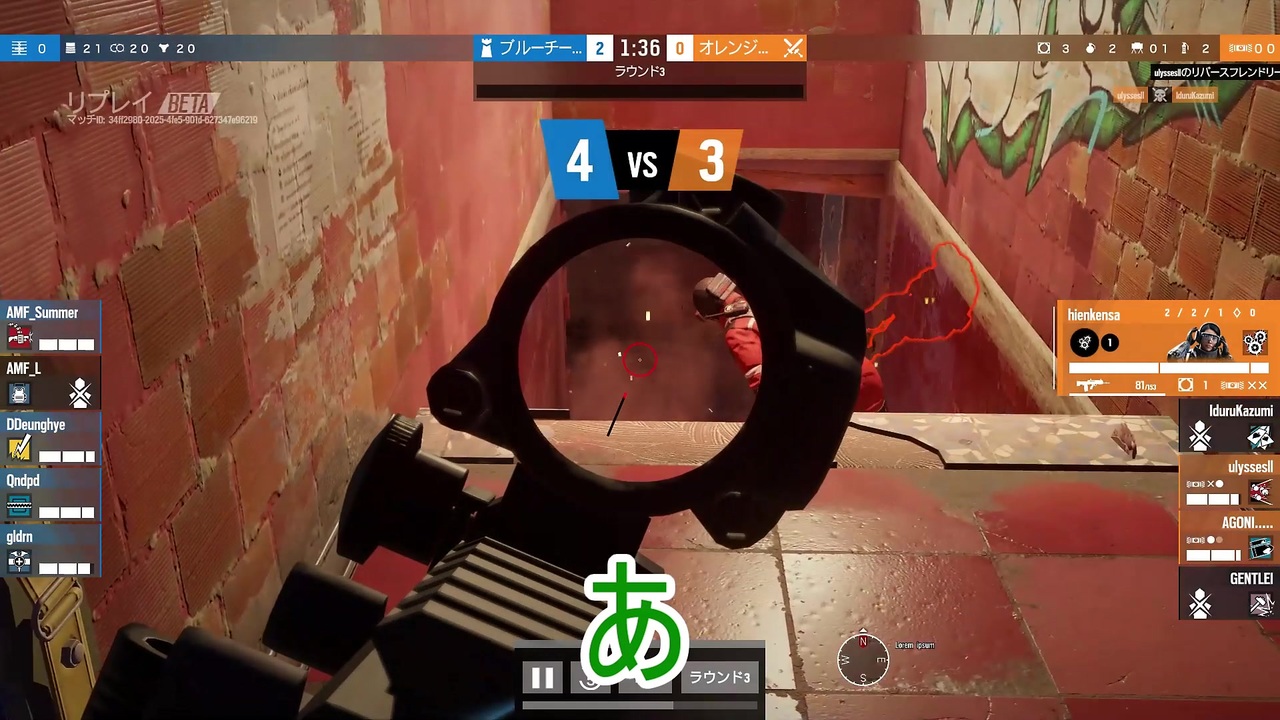Click the orange reinforcement counter icon
Viewport: 1280px width, 720px height.
point(1240,48)
